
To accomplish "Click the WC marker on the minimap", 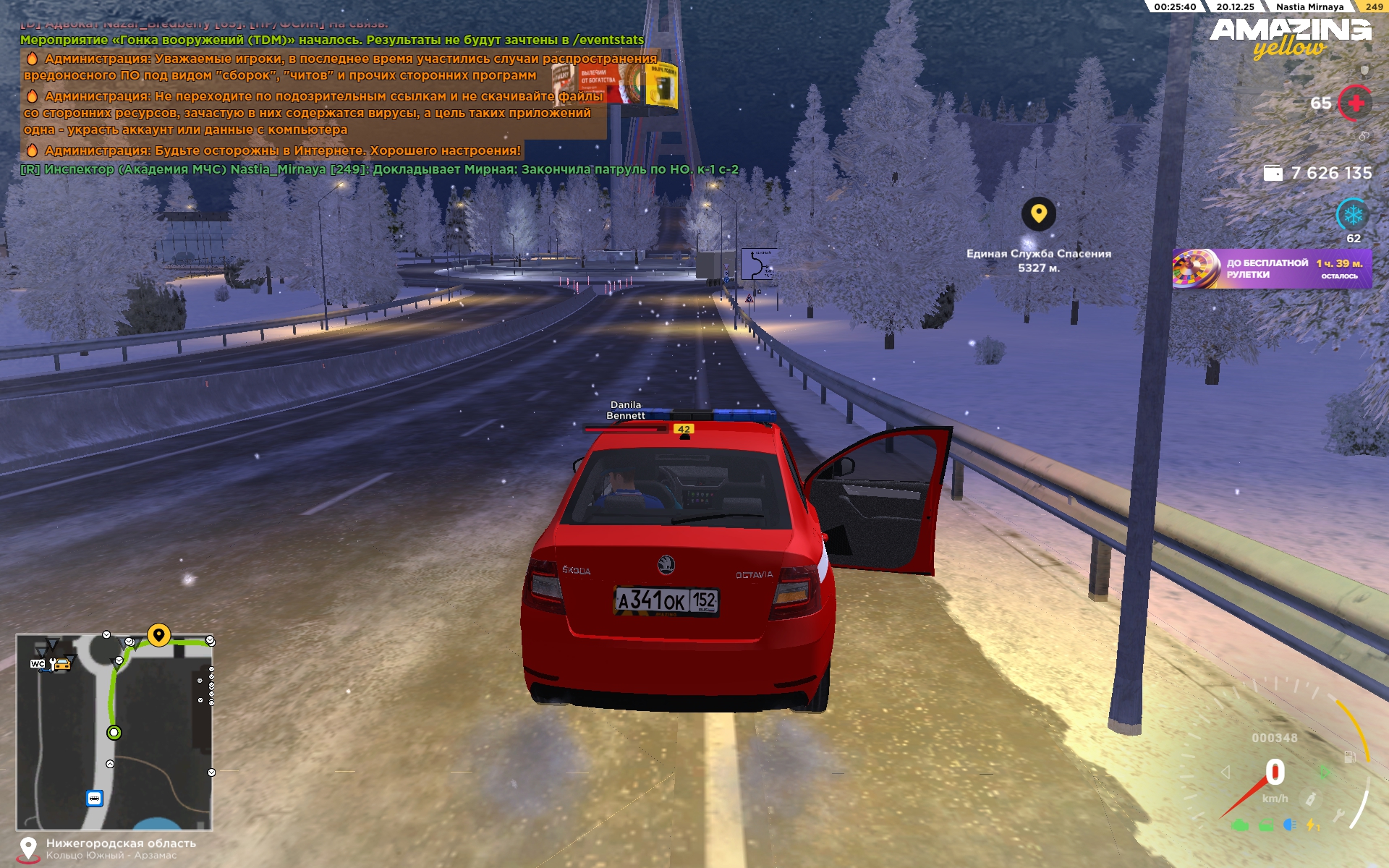I will coord(38,663).
